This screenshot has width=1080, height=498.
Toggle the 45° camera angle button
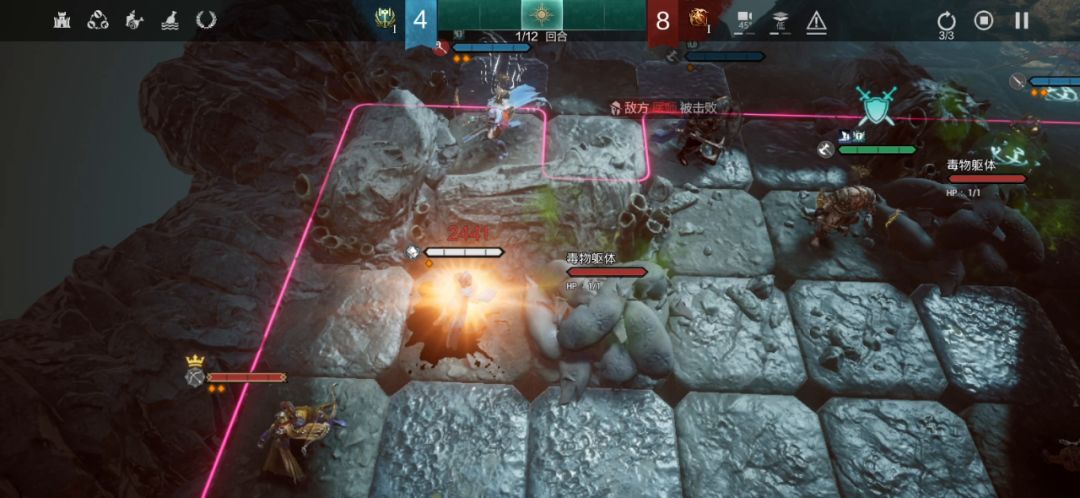pos(745,21)
